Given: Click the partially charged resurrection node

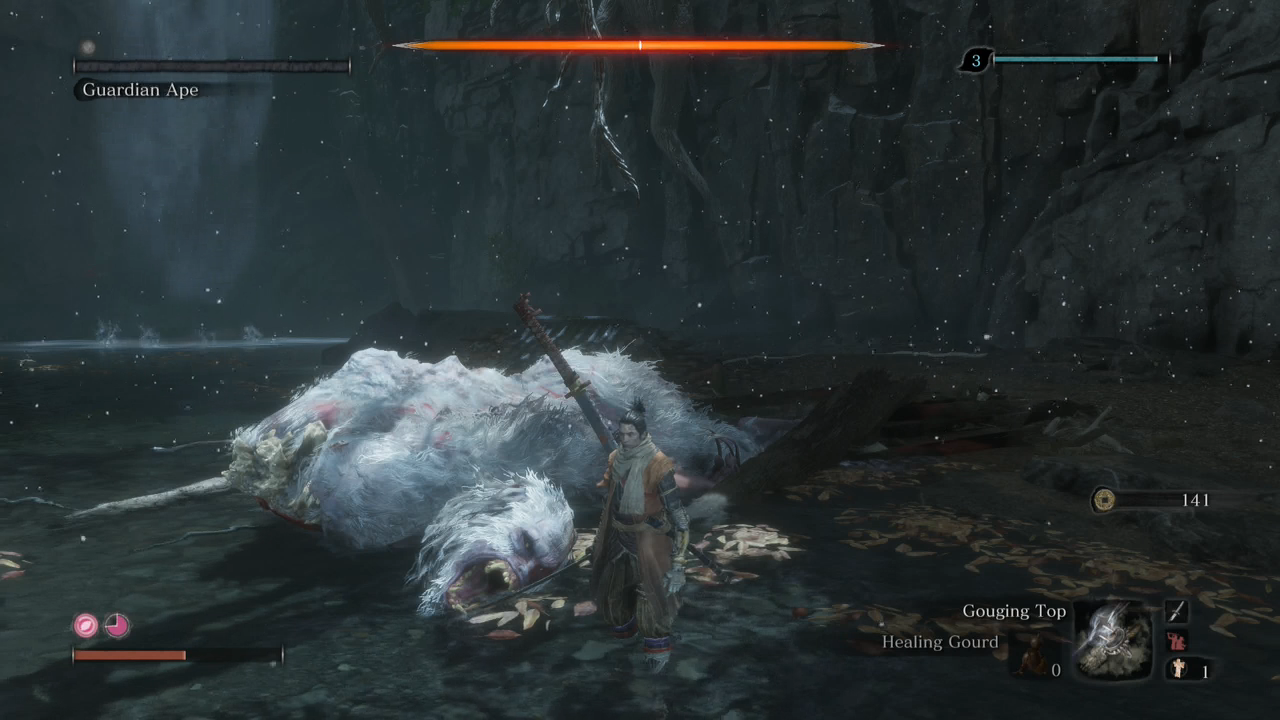Looking at the screenshot, I should [x=117, y=626].
